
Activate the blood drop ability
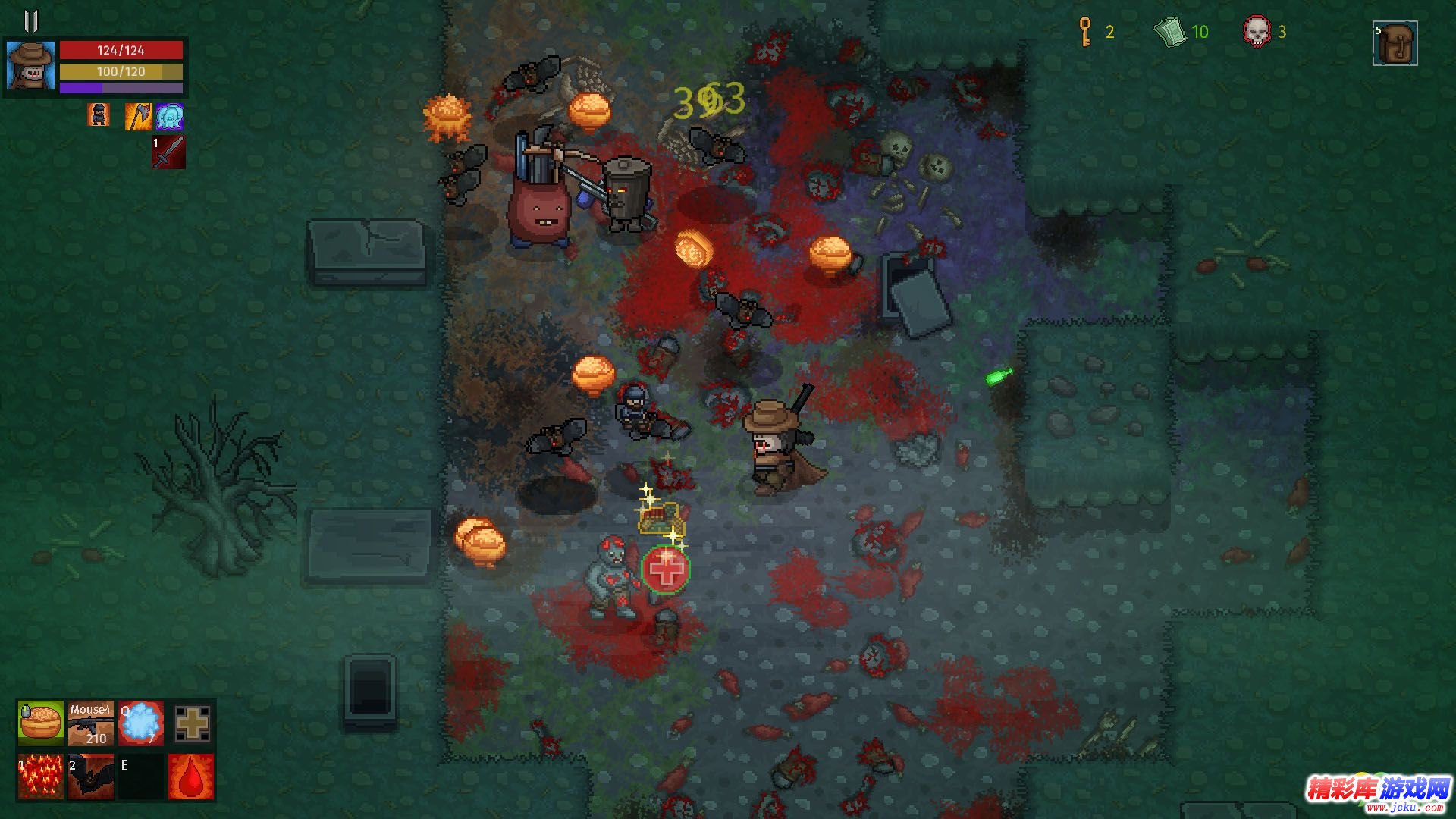pyautogui.click(x=191, y=777)
